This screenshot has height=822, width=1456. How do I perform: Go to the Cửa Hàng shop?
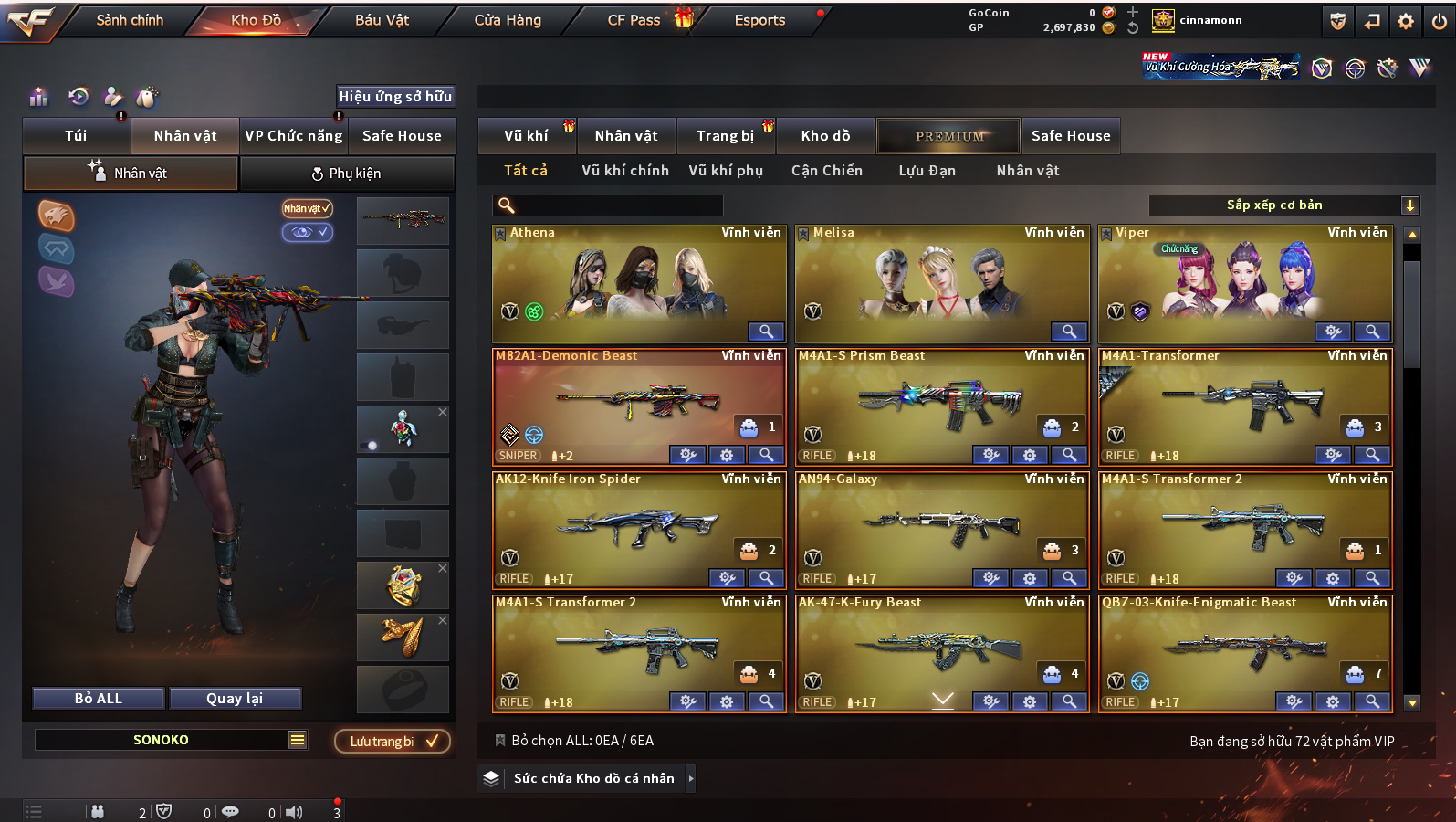click(508, 20)
